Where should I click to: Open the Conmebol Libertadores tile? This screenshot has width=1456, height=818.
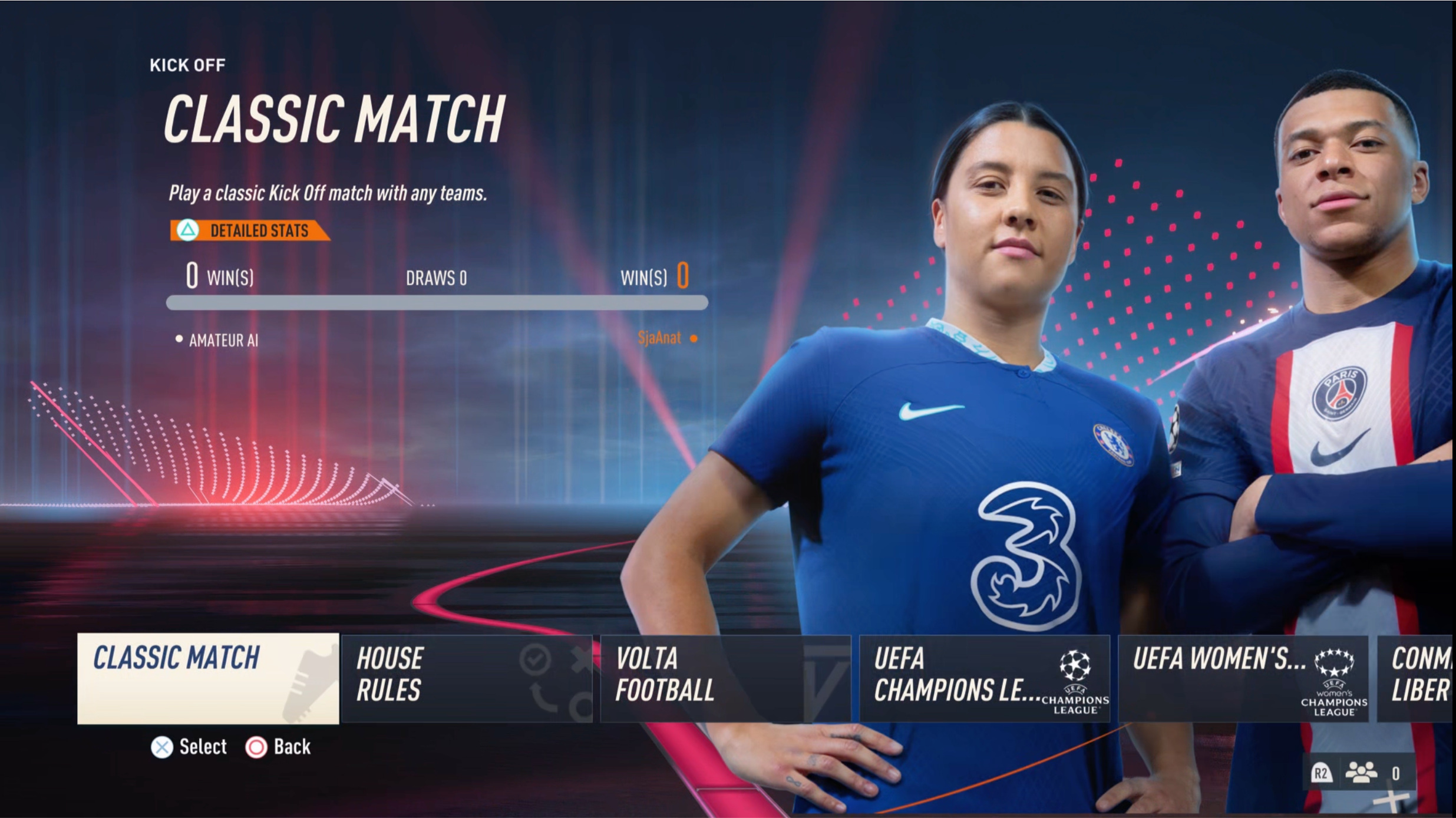[x=1417, y=678]
